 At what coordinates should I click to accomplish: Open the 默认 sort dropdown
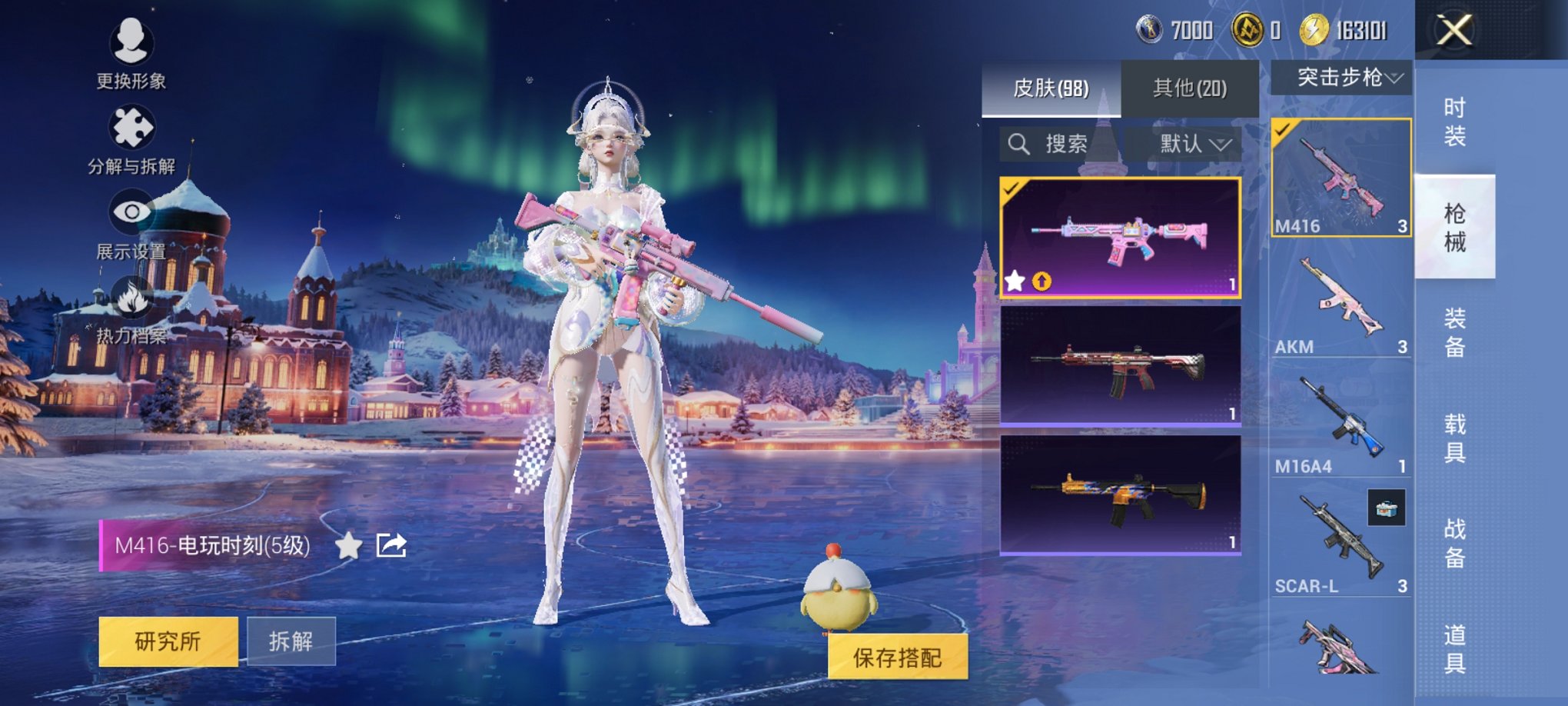tap(1188, 143)
